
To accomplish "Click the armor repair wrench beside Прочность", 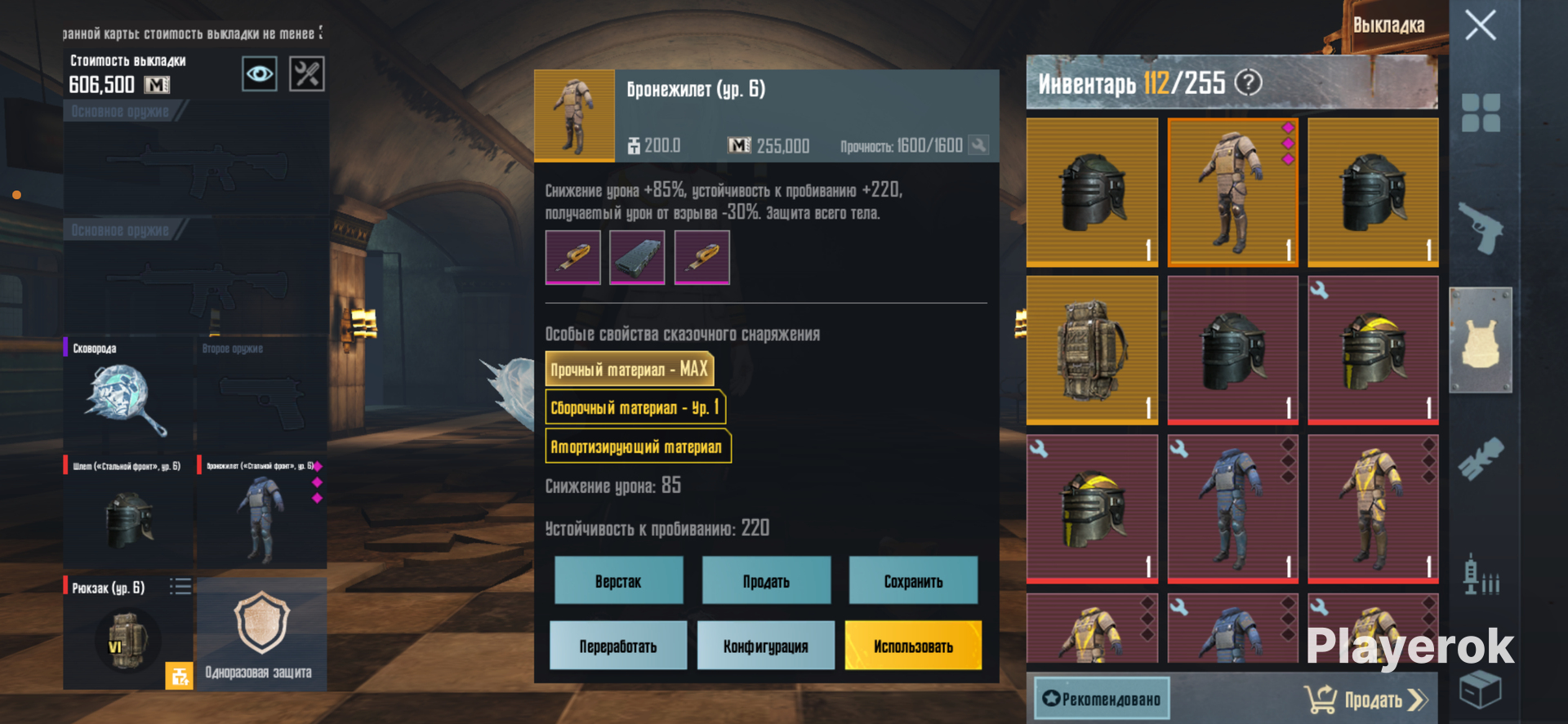I will tap(978, 145).
